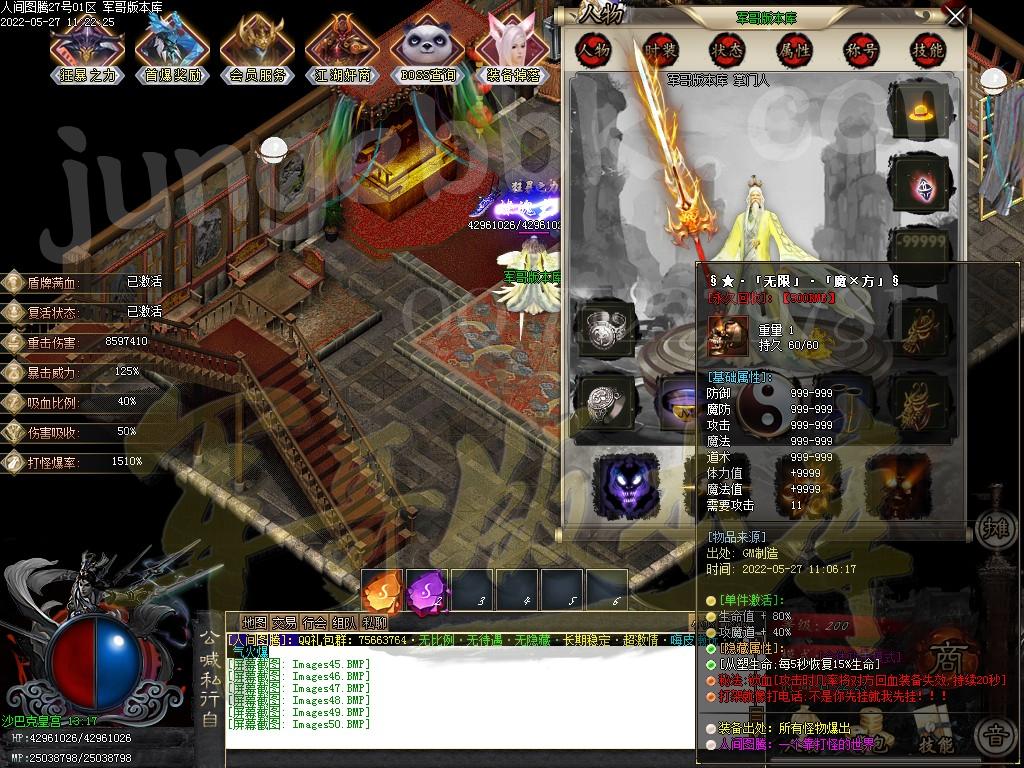This screenshot has width=1024, height=768.
Task: Close the character panel with the X
Action: pyautogui.click(x=956, y=17)
